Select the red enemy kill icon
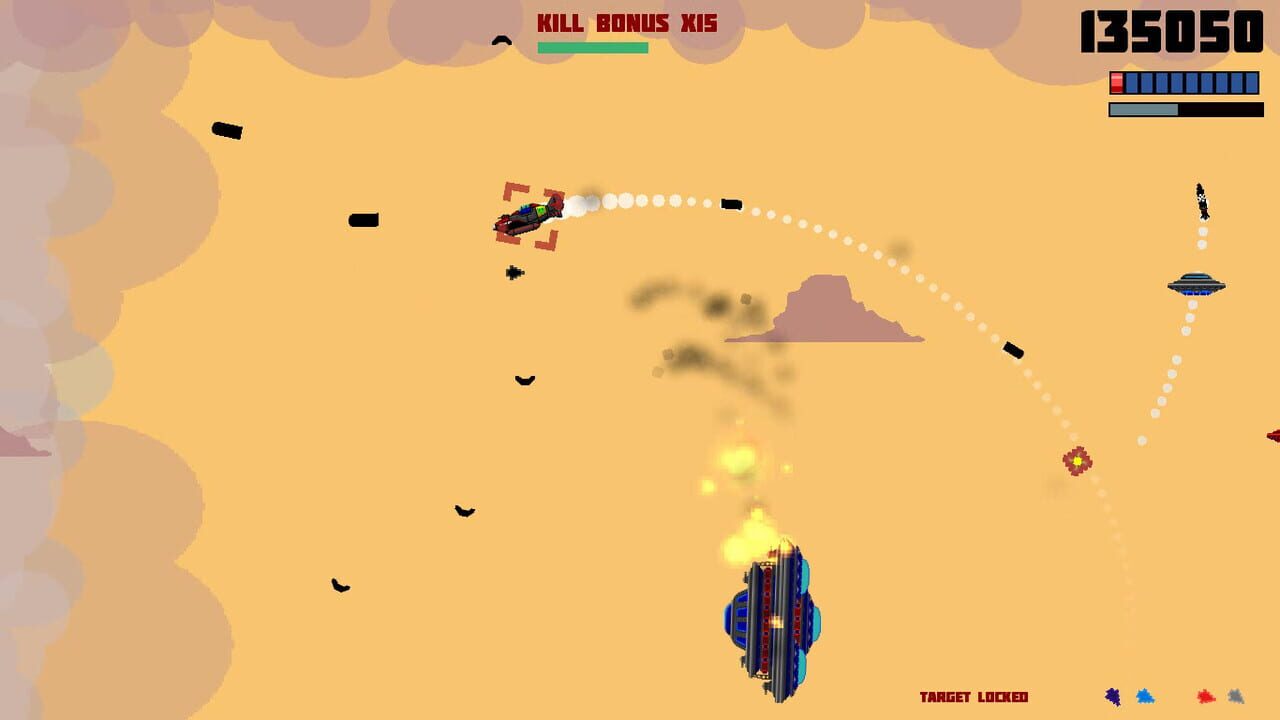The width and height of the screenshot is (1280, 720). tap(1206, 696)
